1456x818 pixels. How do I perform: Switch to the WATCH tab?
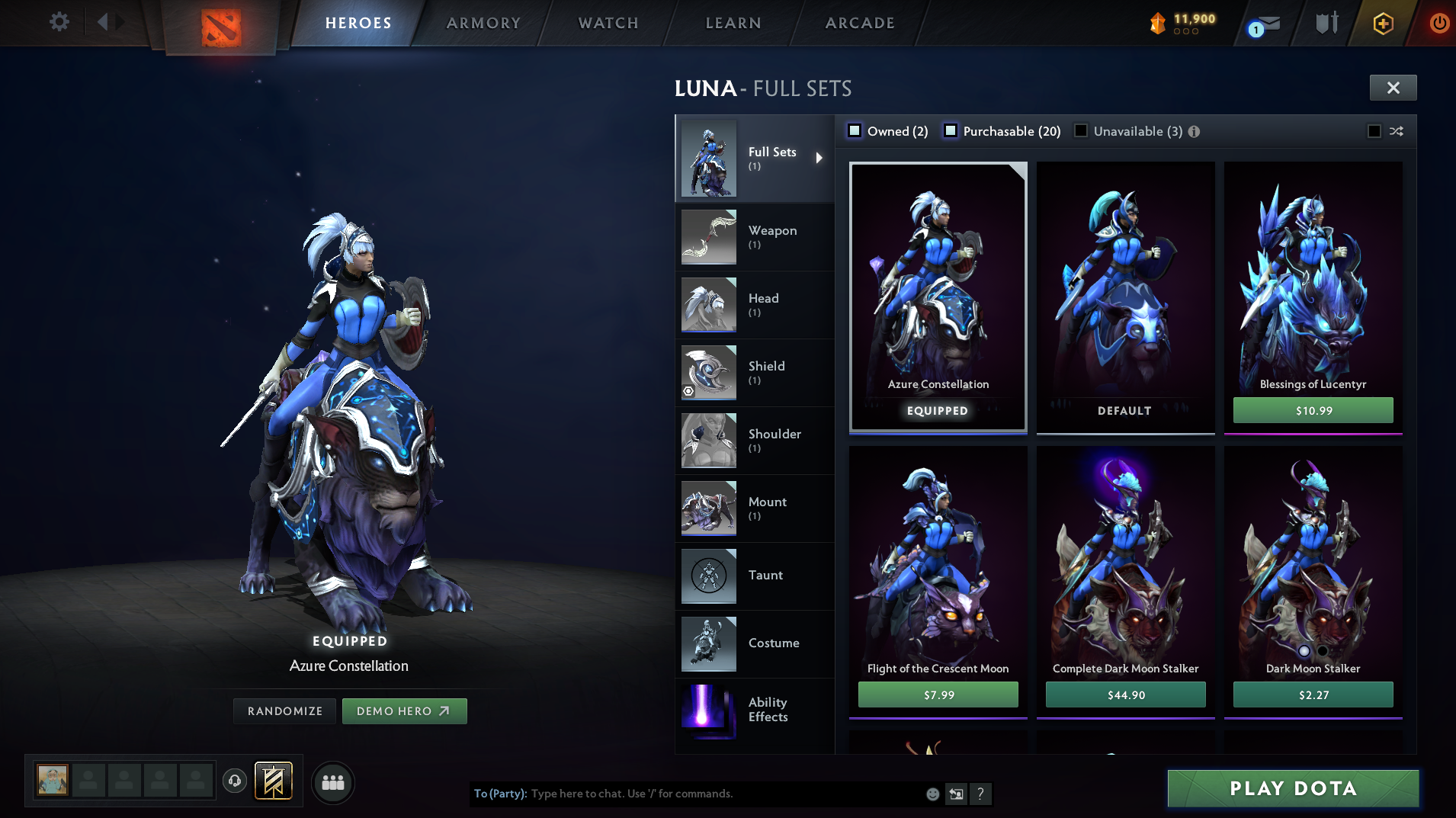coord(608,22)
